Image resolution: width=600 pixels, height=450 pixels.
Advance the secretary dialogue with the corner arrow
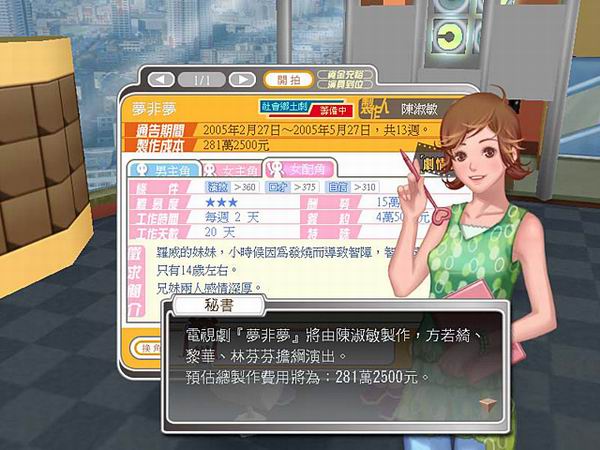[x=488, y=402]
